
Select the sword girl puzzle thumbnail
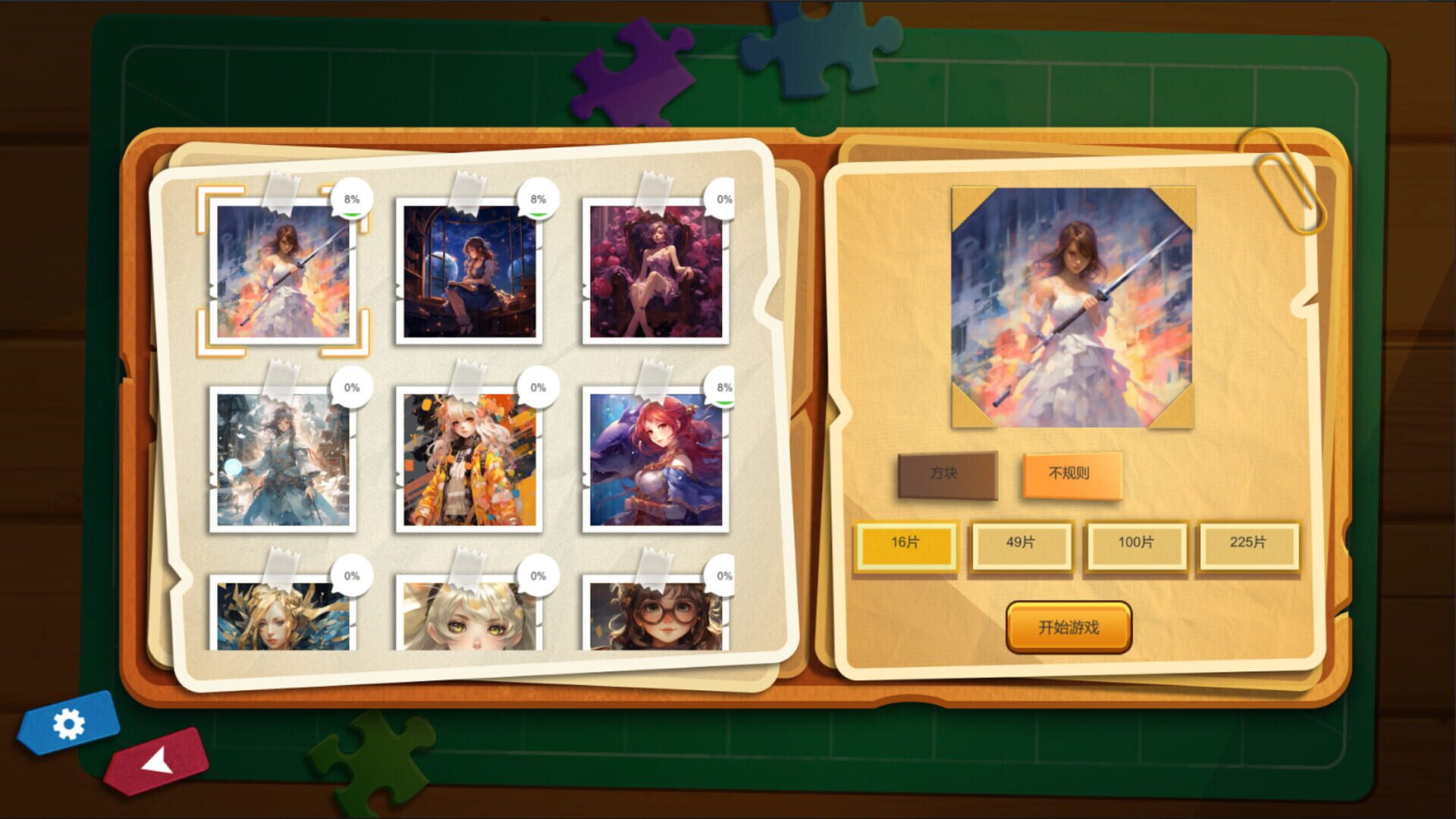tap(284, 273)
